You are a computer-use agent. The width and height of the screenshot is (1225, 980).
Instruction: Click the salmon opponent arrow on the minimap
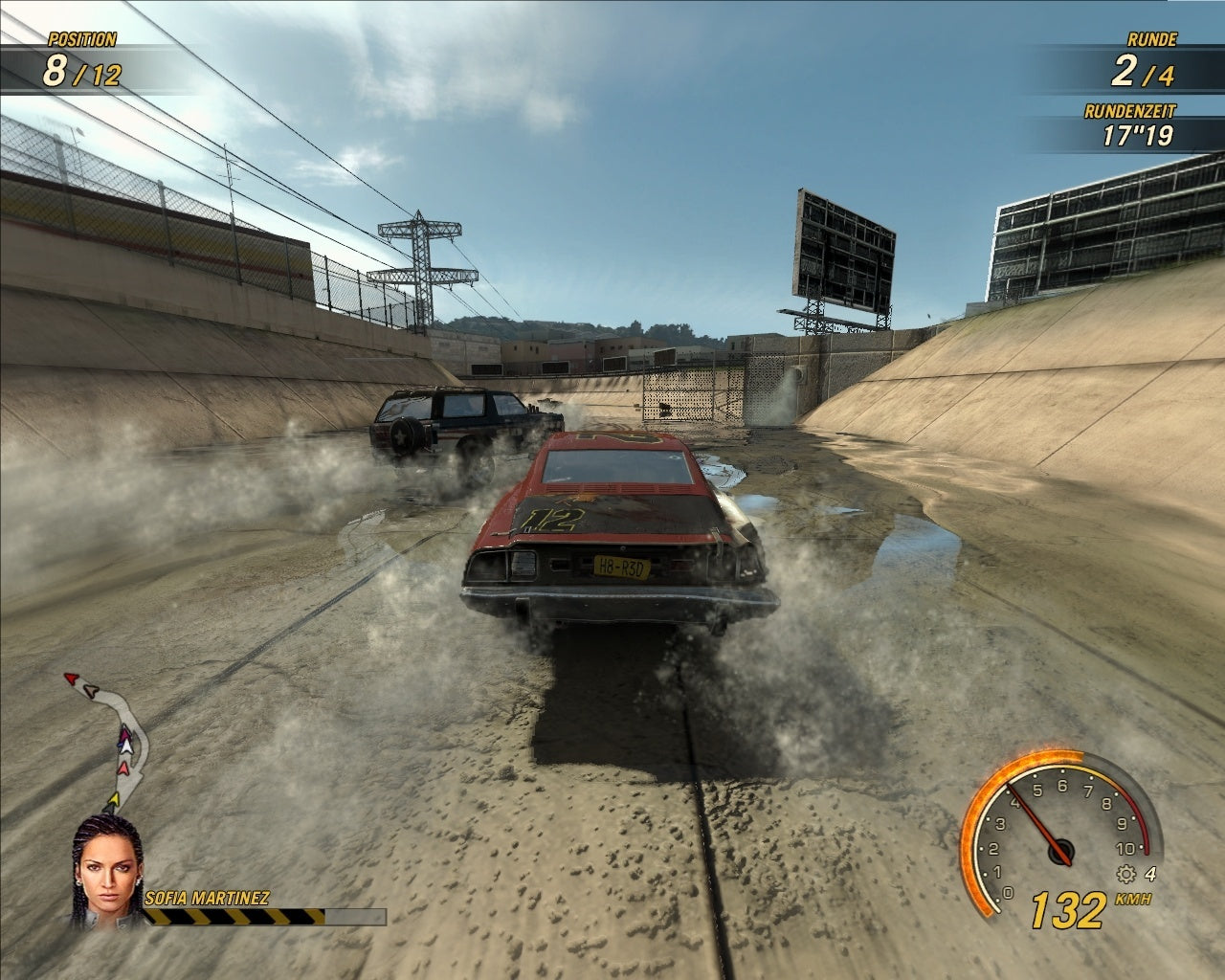click(123, 768)
